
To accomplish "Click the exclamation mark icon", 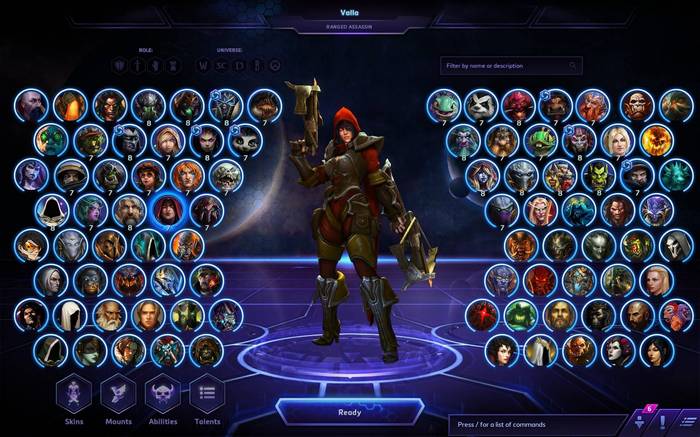I will (x=661, y=420).
